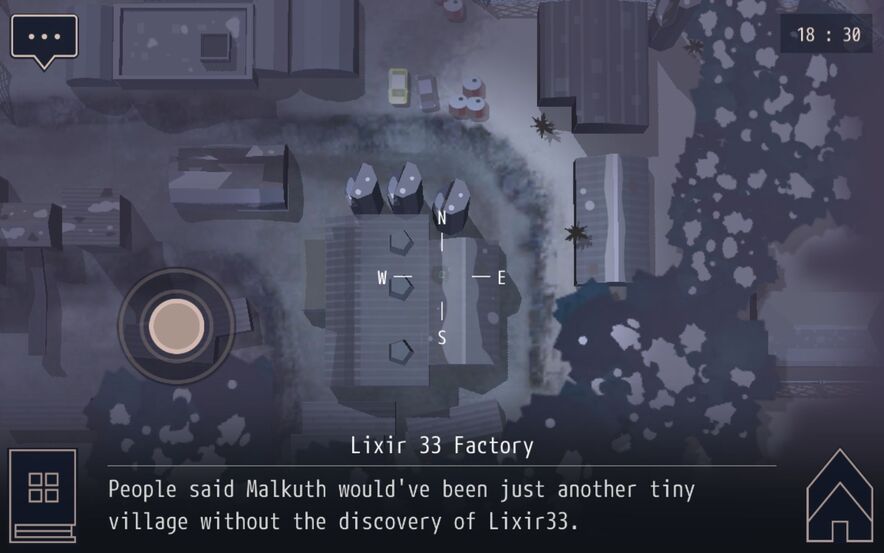Tap the virtual joystick knob
Image resolution: width=884 pixels, height=553 pixels.
click(176, 324)
